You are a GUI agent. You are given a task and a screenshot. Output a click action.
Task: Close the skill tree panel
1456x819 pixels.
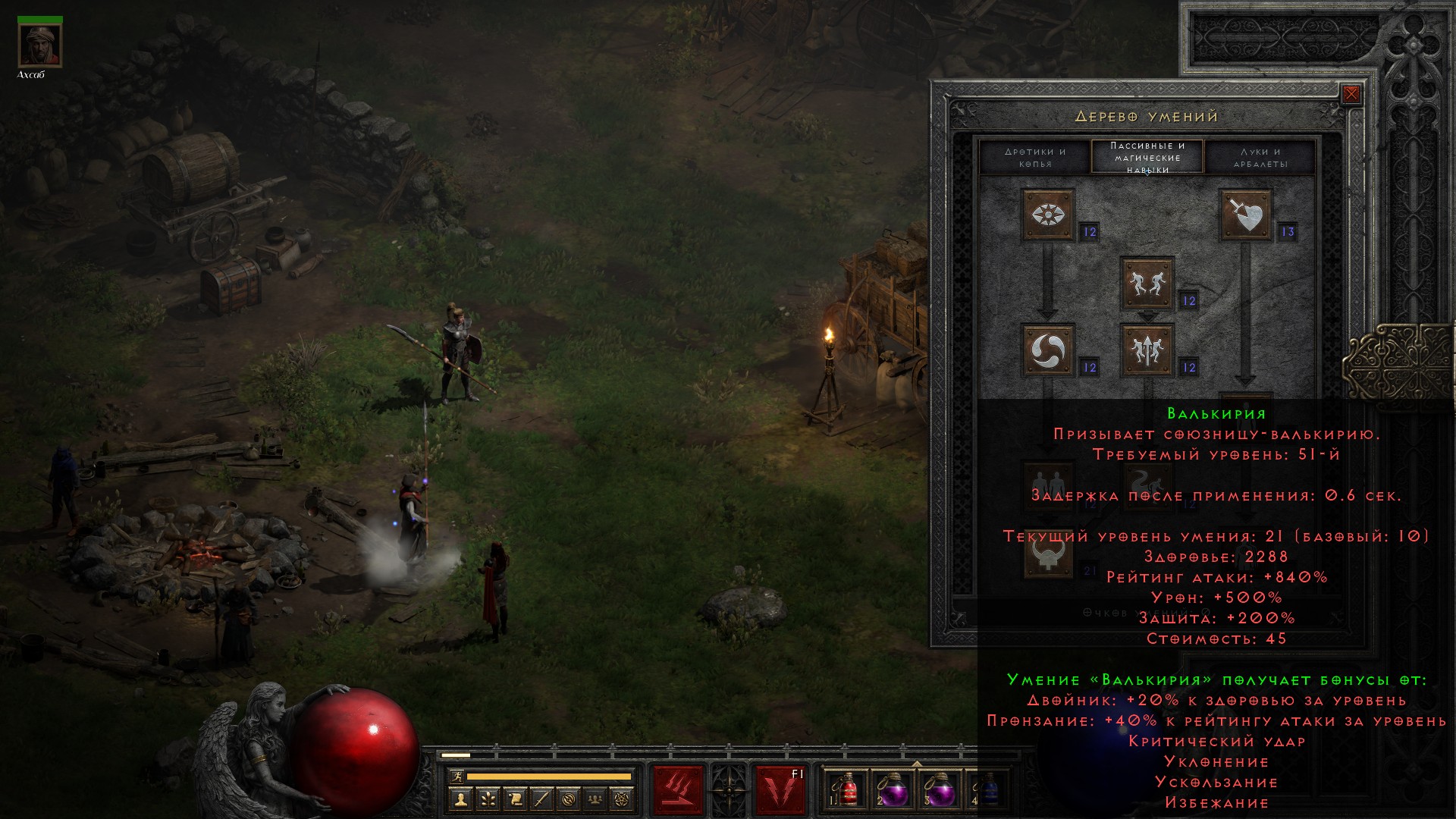(1351, 95)
